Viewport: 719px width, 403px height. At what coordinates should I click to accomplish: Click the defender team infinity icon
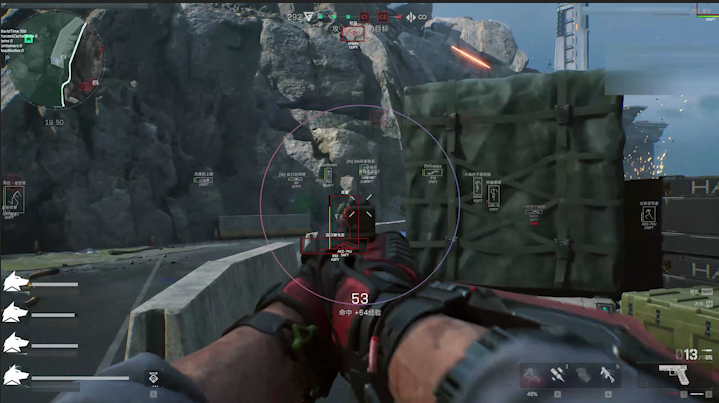pos(421,16)
